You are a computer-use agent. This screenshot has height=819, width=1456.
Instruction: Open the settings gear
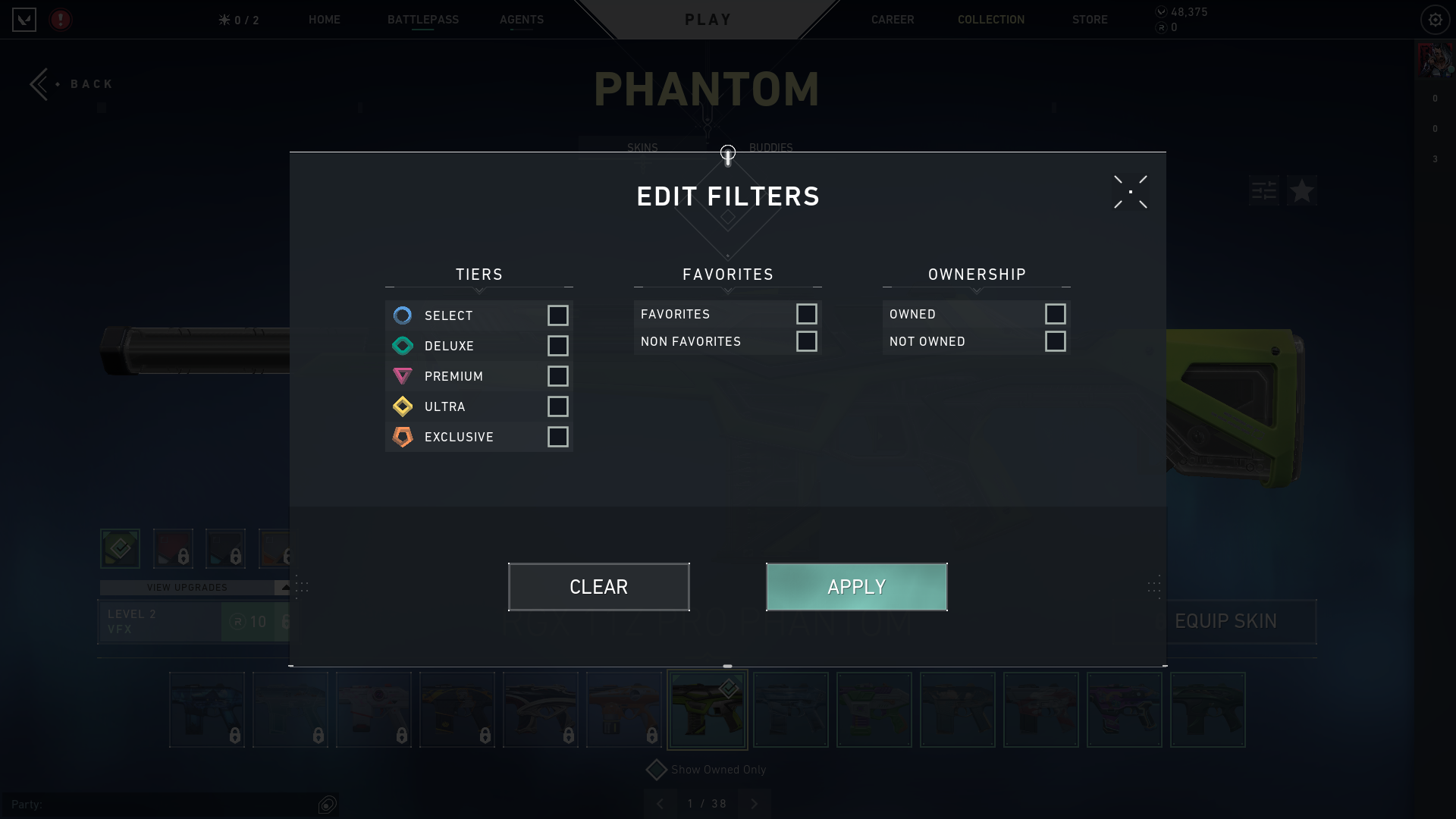[1434, 20]
